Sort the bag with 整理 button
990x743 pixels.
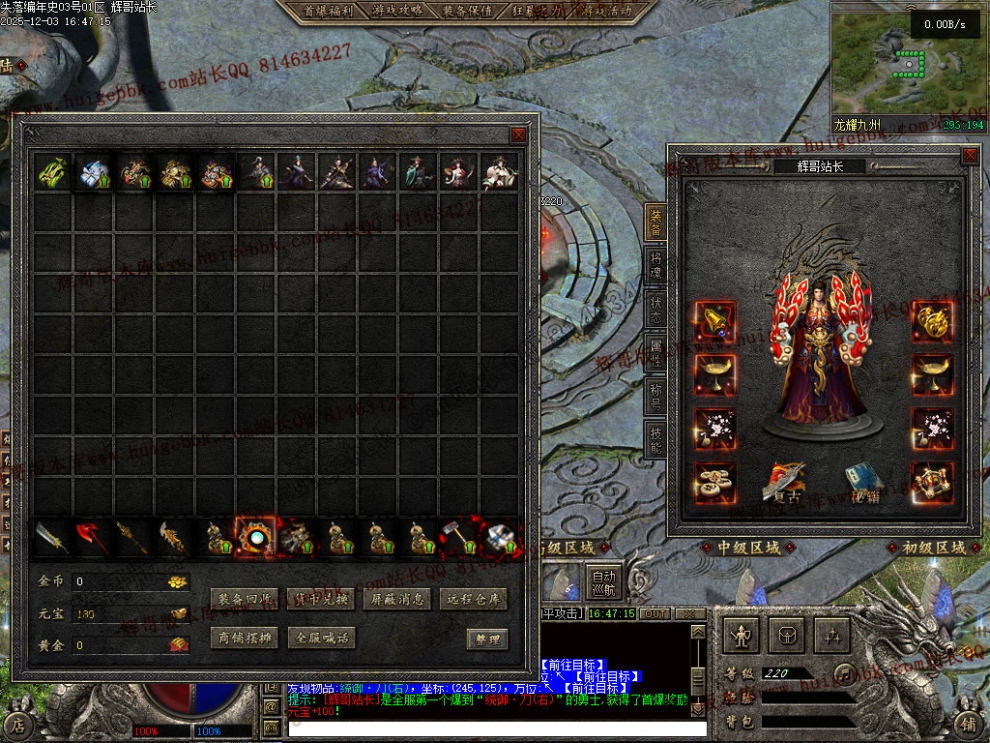click(487, 639)
